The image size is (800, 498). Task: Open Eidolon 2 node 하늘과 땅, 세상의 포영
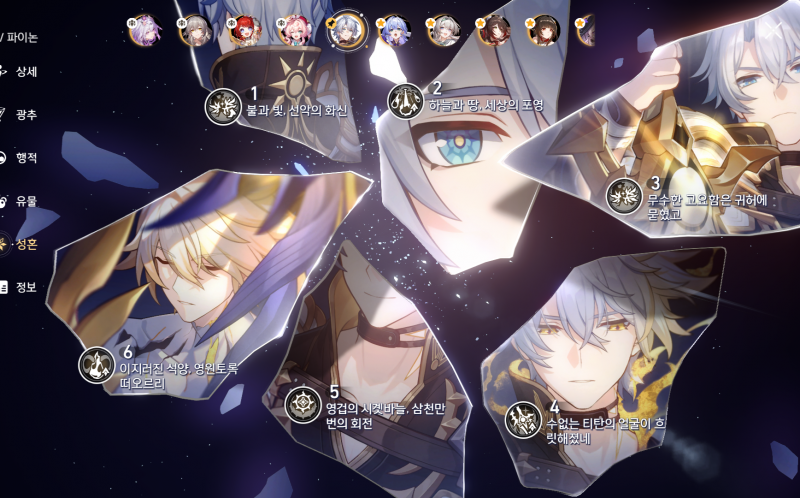click(405, 101)
